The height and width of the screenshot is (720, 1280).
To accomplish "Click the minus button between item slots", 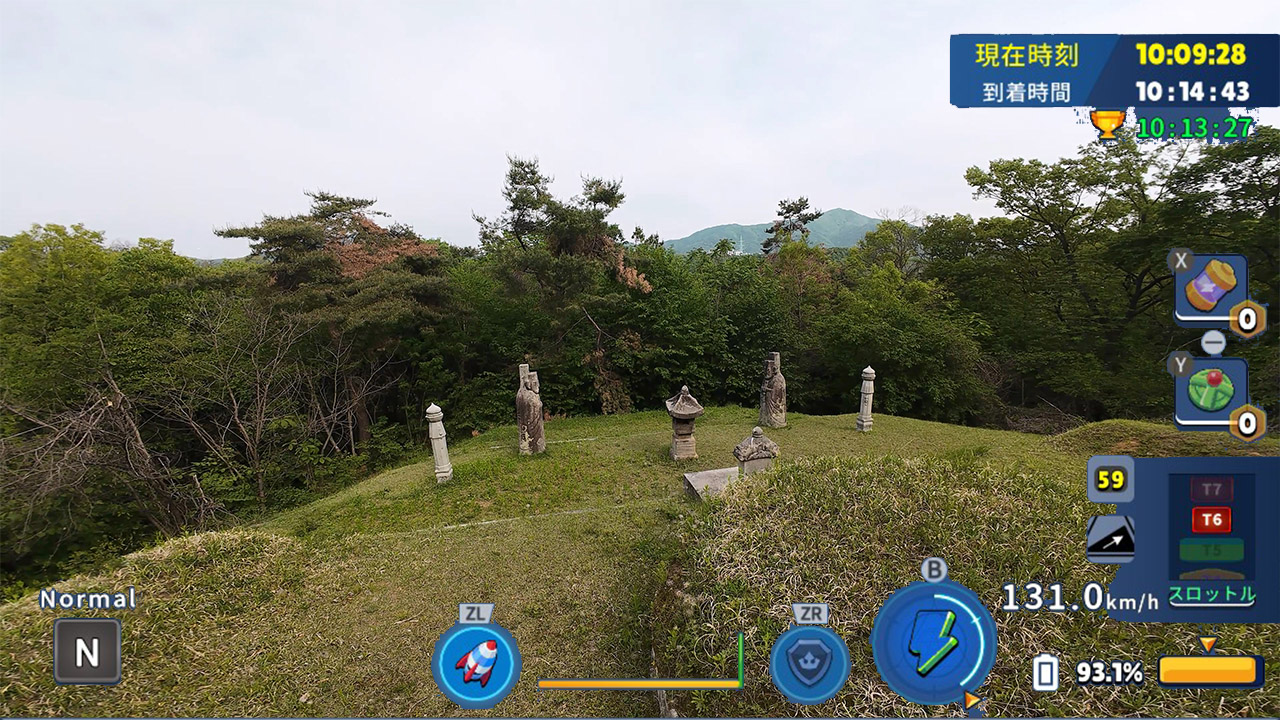I will [x=1213, y=343].
